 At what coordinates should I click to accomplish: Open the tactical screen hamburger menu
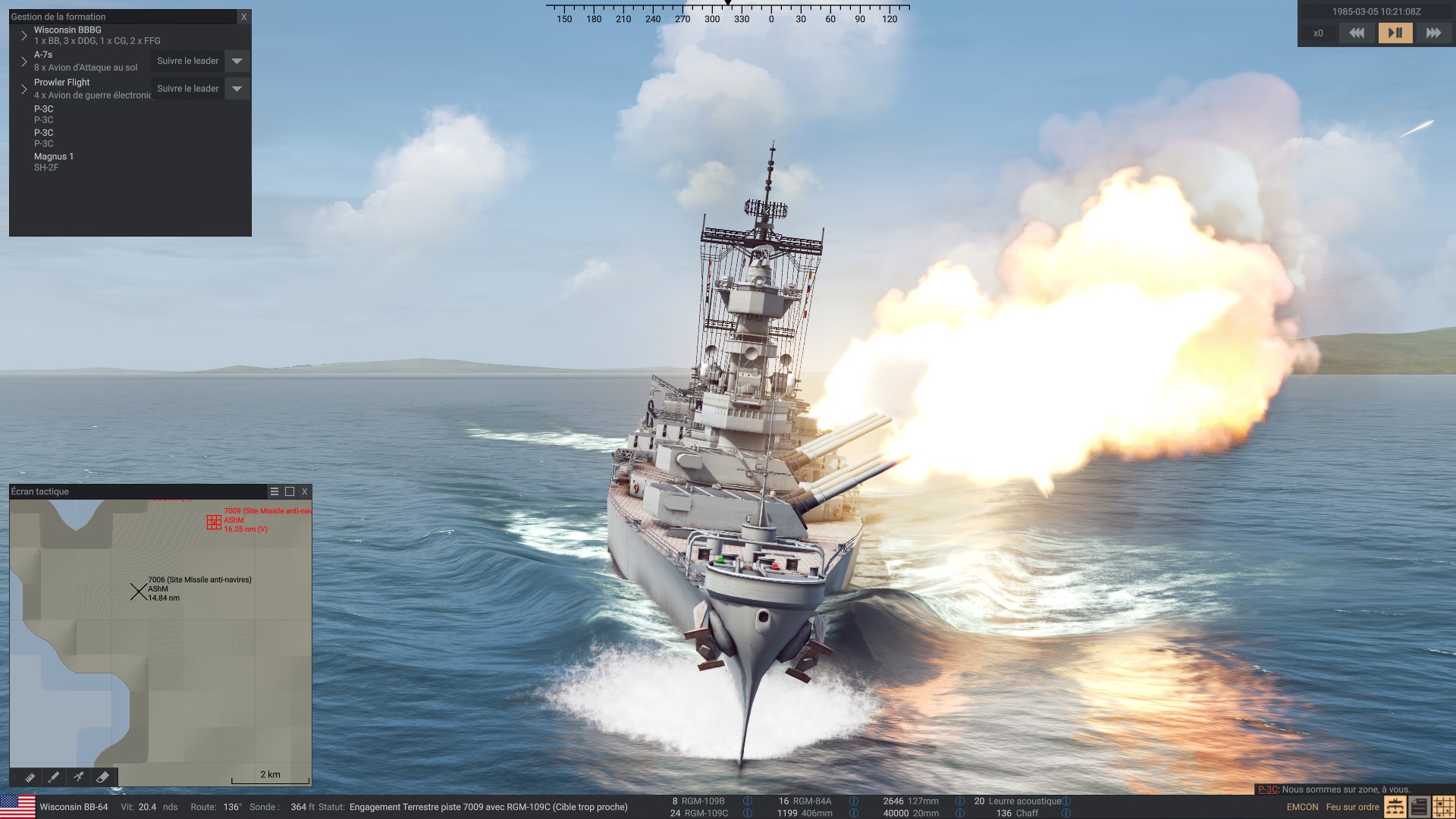click(x=275, y=491)
